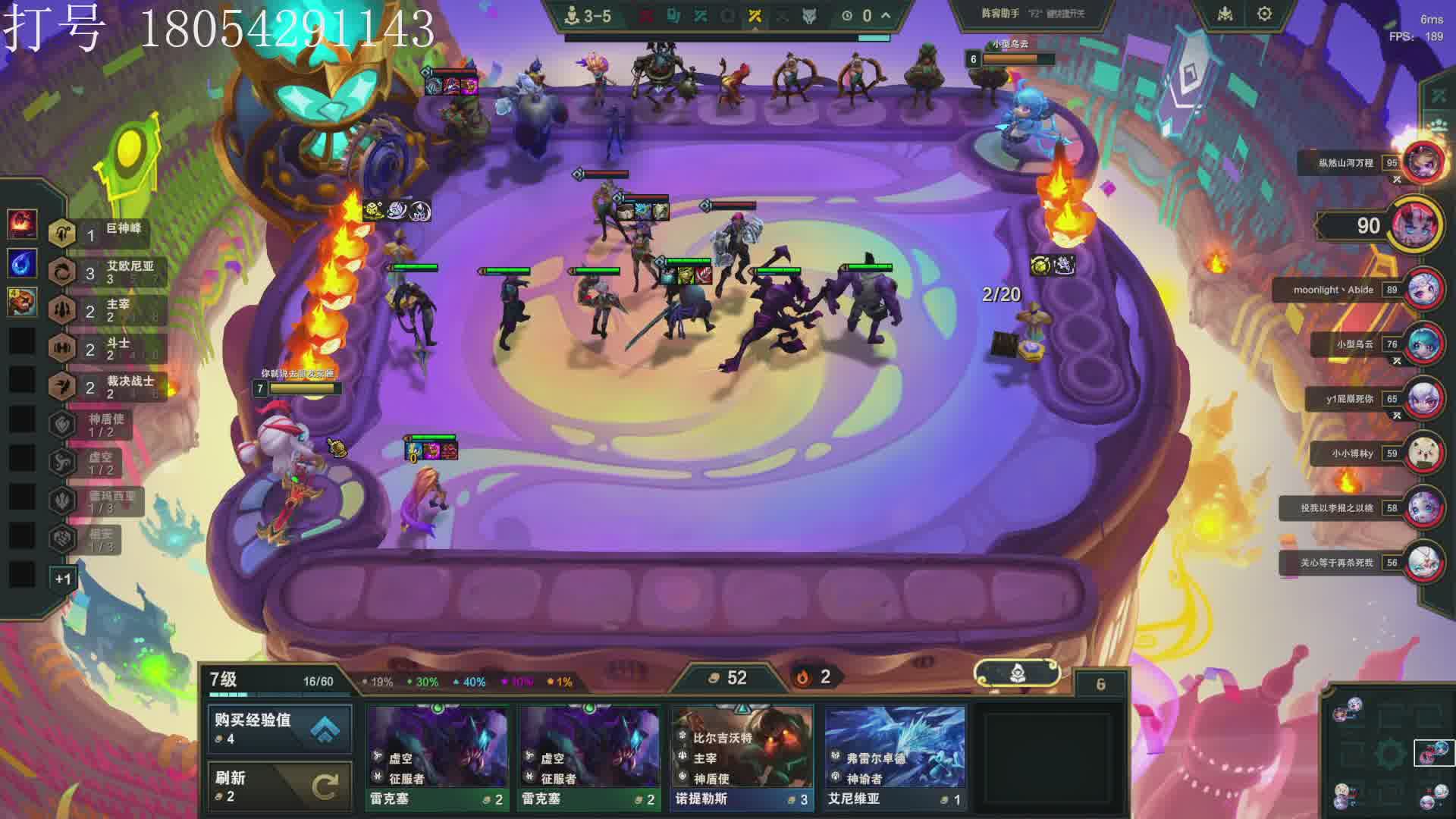Select player 关心等于再杀死我 in scoreboard
The image size is (1456, 819).
1423,563
